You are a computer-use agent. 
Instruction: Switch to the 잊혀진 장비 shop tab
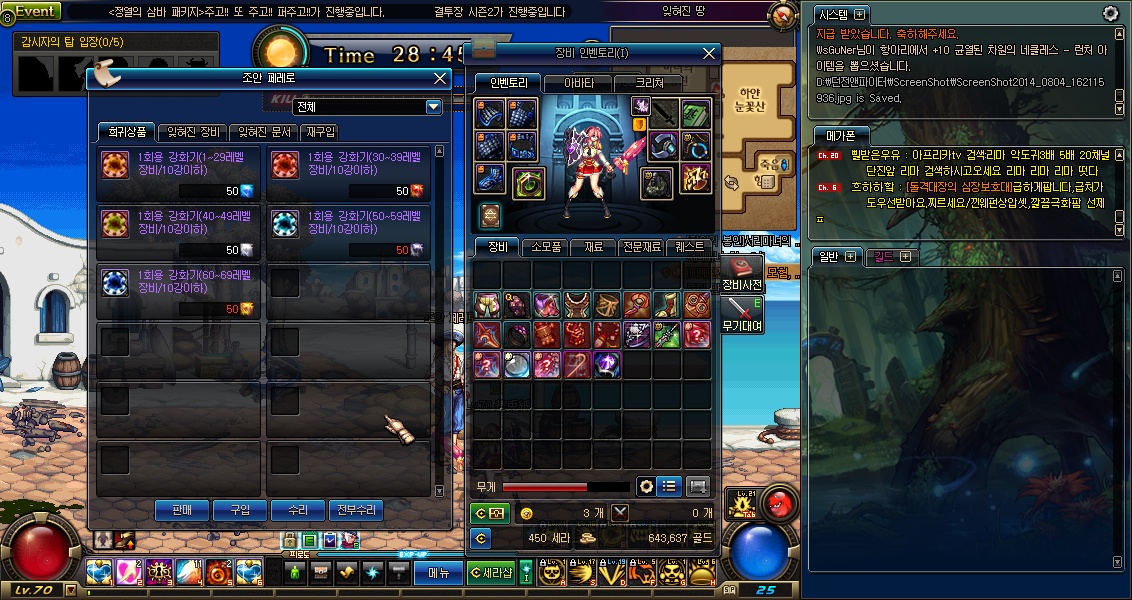coord(194,132)
